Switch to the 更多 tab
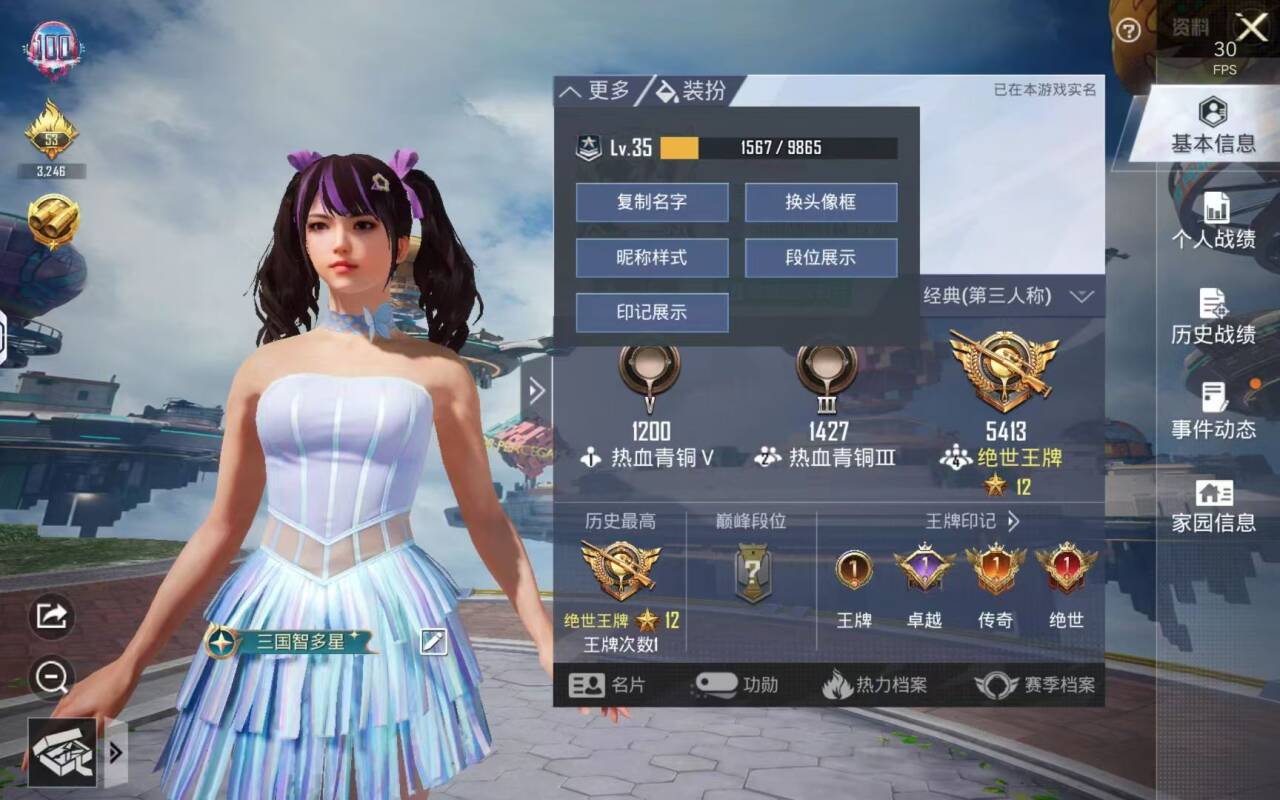 604,91
